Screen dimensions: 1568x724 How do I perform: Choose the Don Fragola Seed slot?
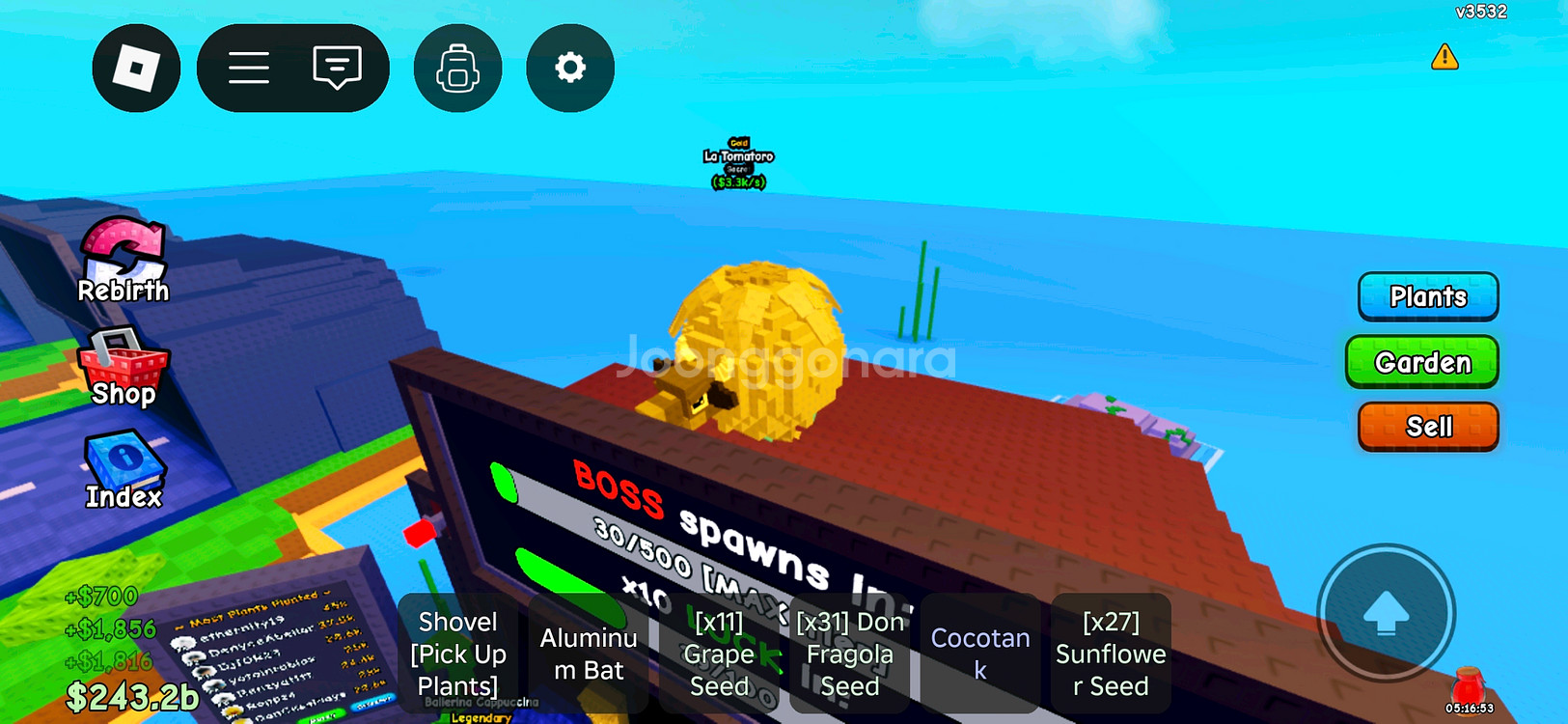click(x=849, y=654)
